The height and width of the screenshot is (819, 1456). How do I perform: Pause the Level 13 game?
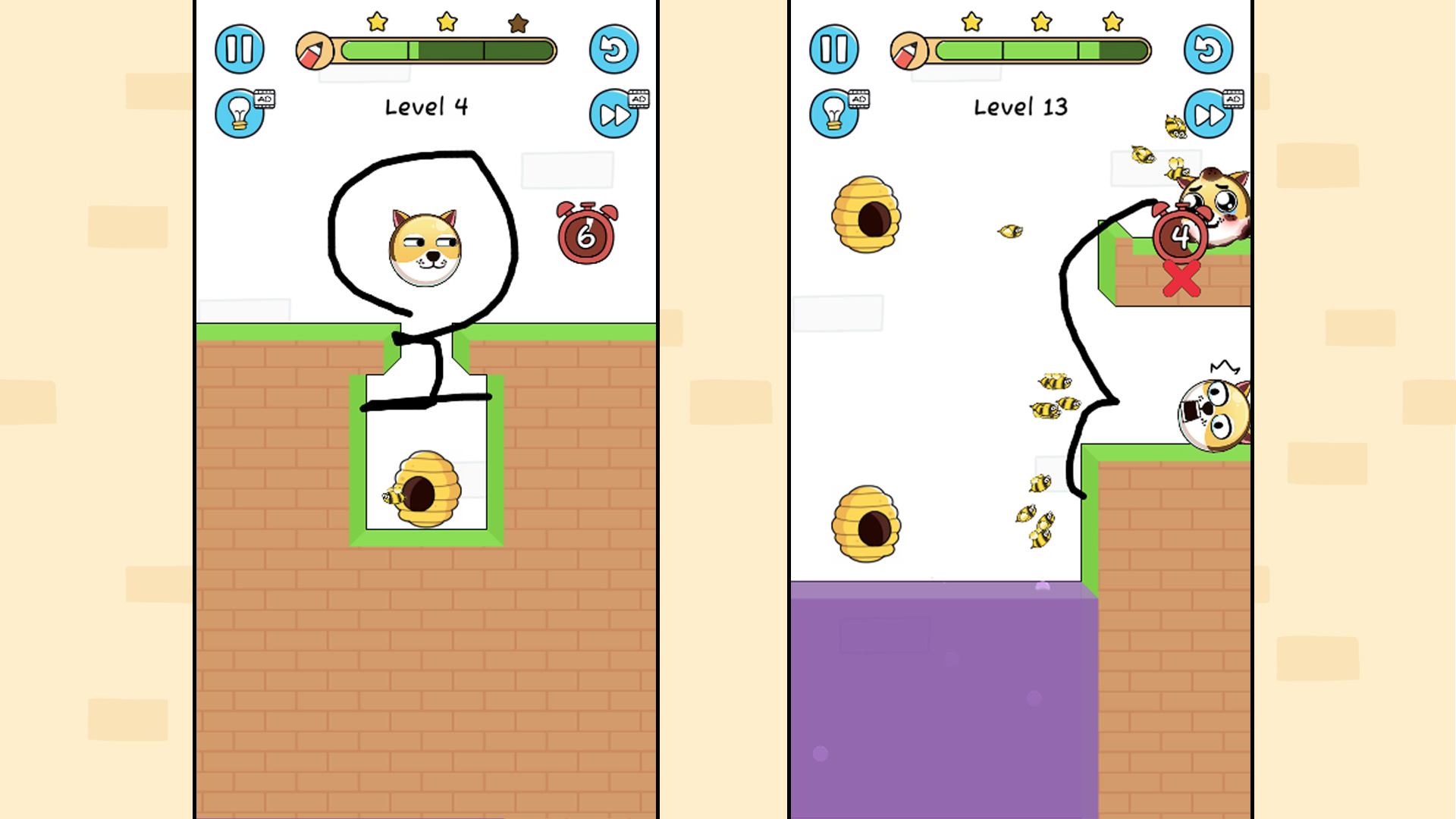point(833,49)
